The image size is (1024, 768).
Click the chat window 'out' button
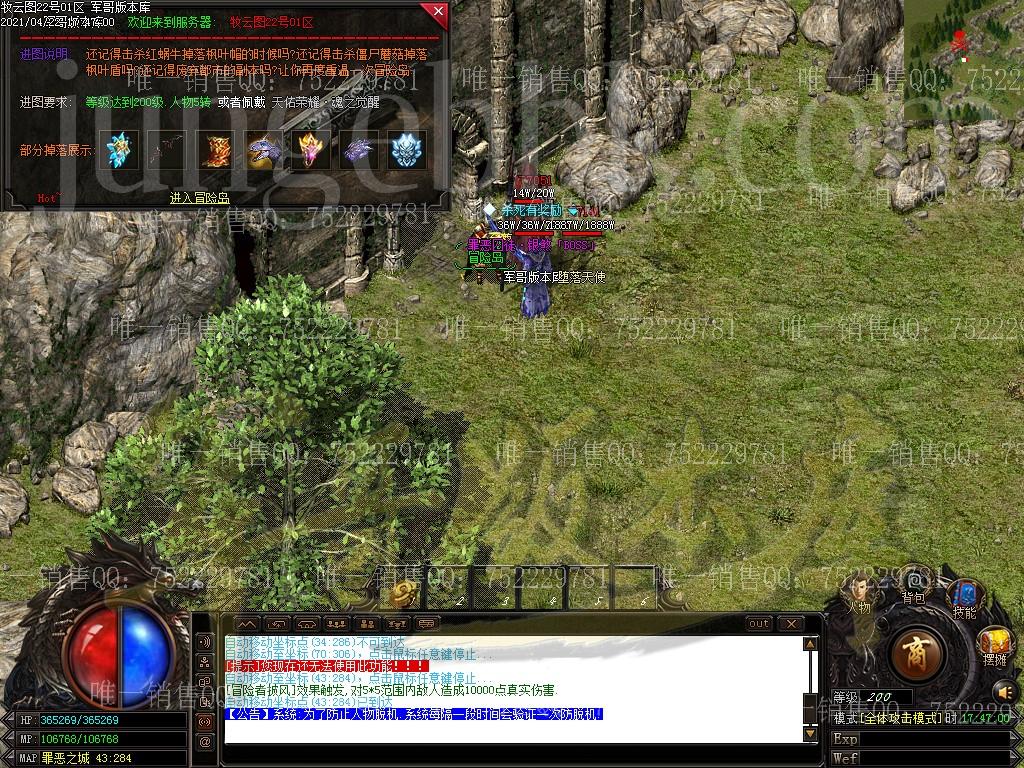pos(759,624)
